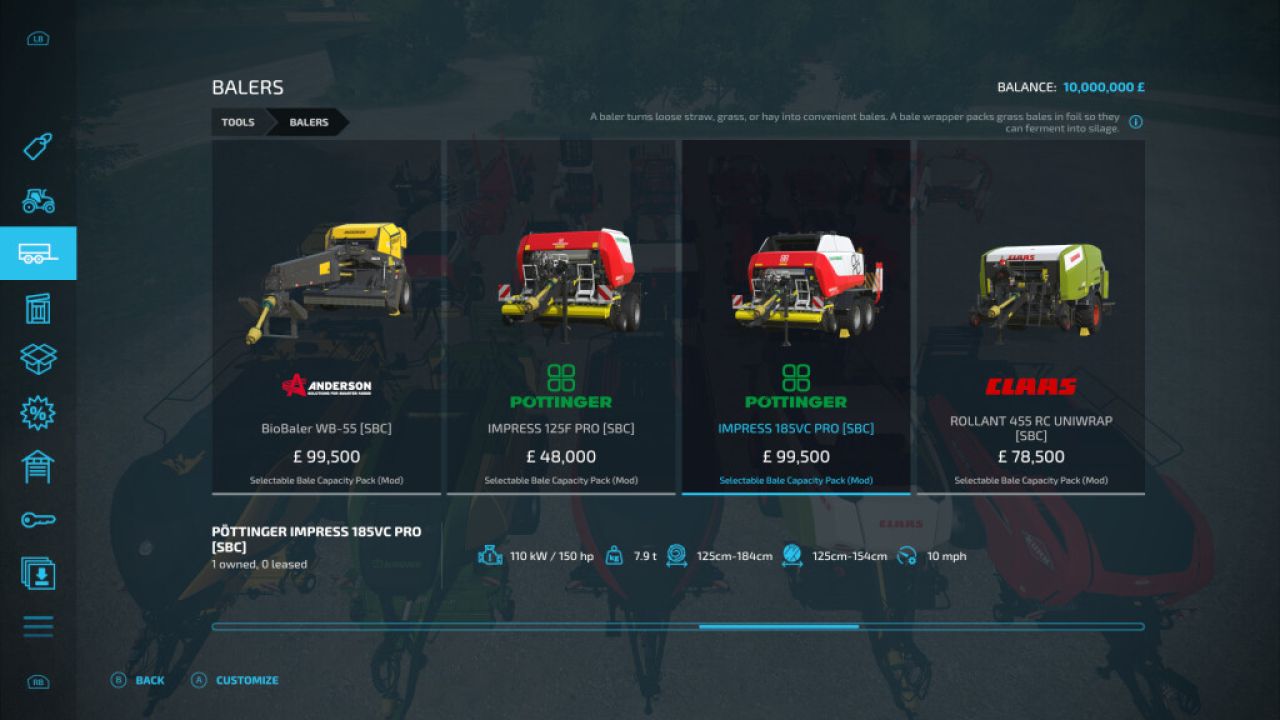Click the info circle icon near the description
Image resolution: width=1280 pixels, height=720 pixels.
click(x=1135, y=122)
